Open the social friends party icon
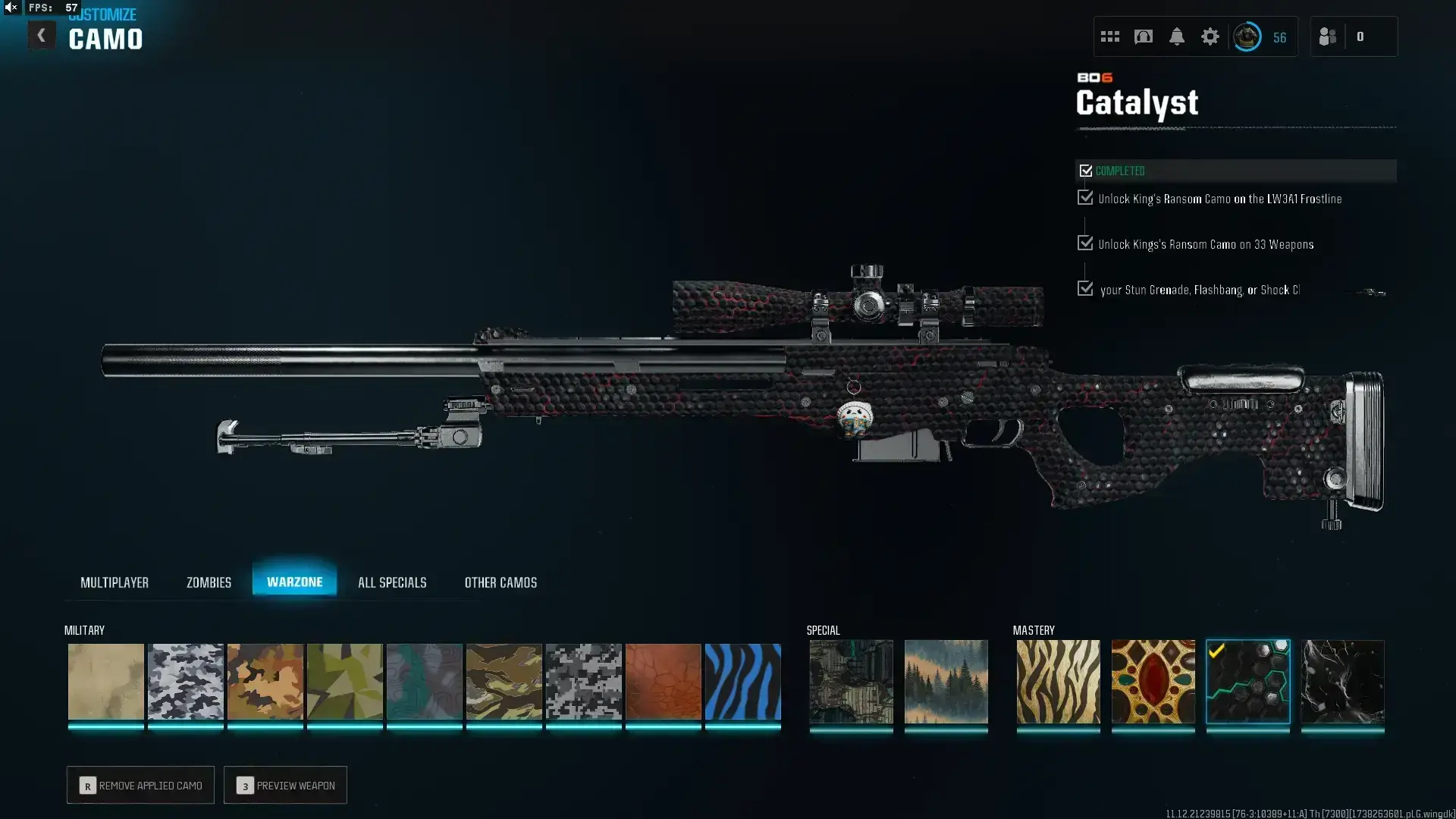1456x819 pixels. [x=1327, y=36]
